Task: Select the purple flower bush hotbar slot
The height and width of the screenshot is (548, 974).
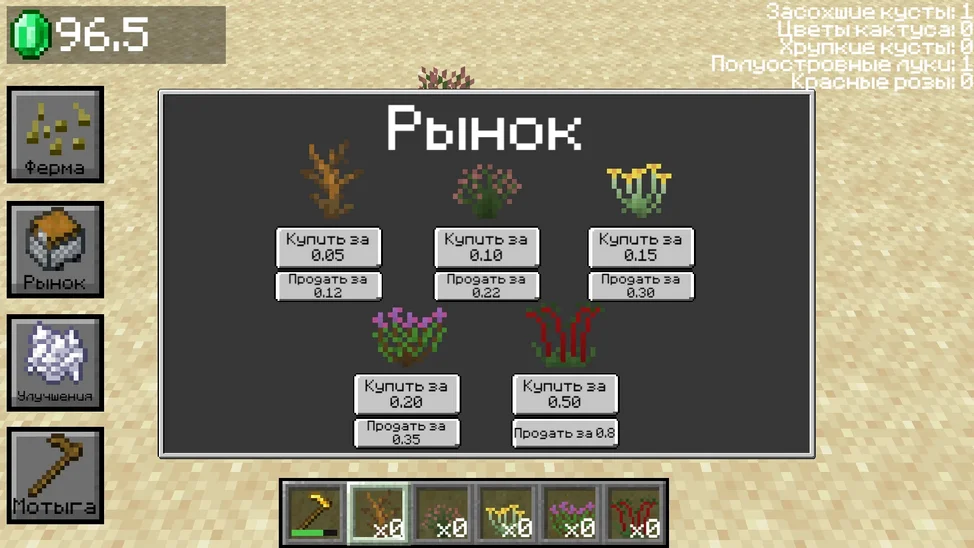Action: point(570,513)
